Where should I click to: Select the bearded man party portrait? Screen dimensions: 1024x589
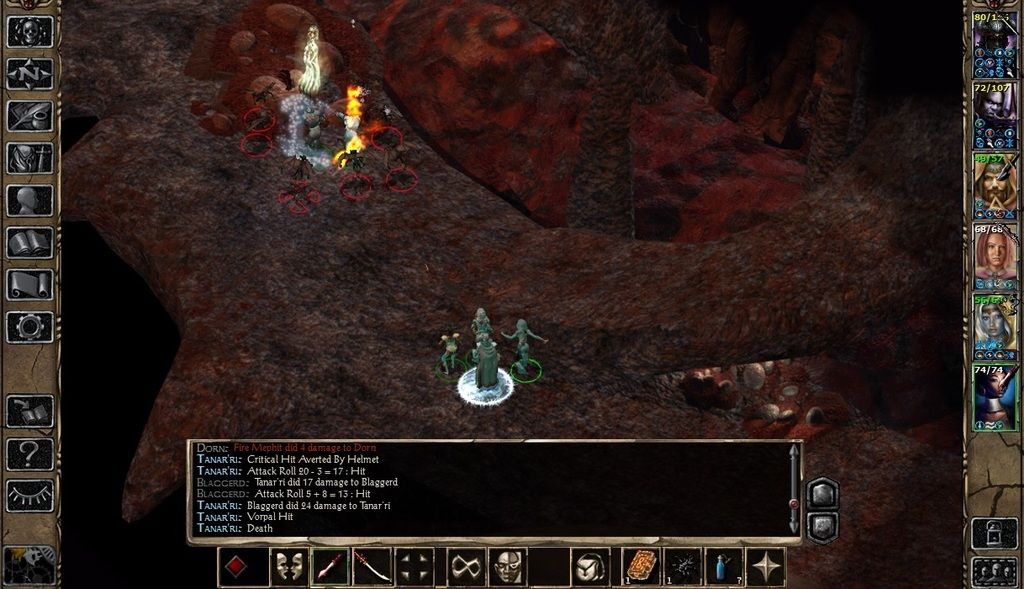pos(996,187)
